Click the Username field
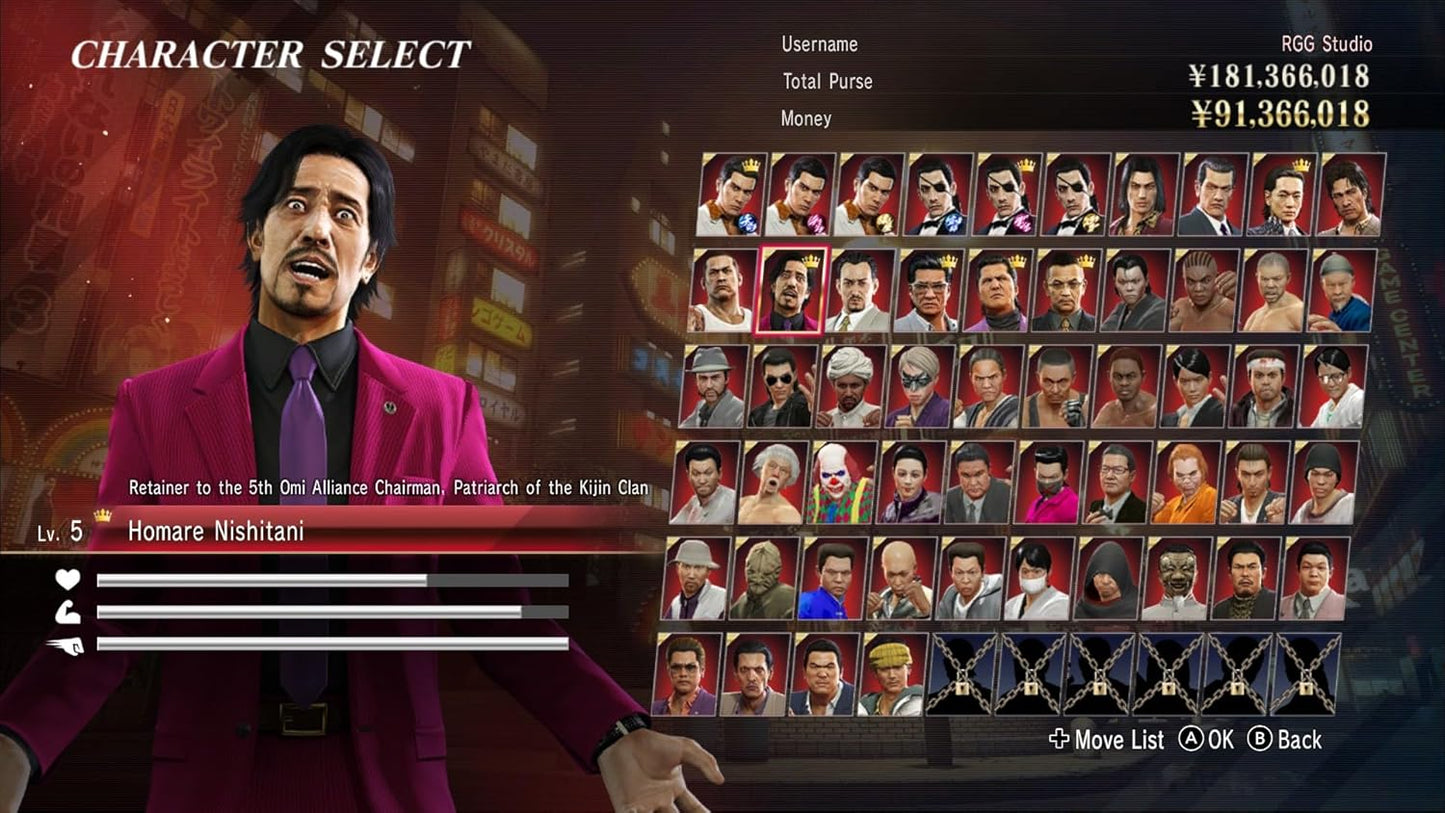This screenshot has width=1445, height=813. (818, 44)
